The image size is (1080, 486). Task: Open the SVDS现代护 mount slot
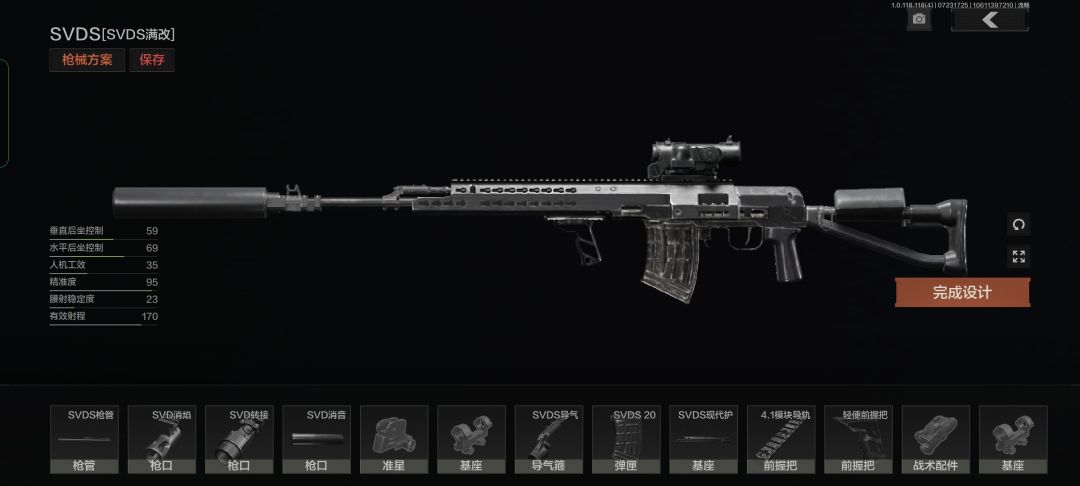[704, 439]
